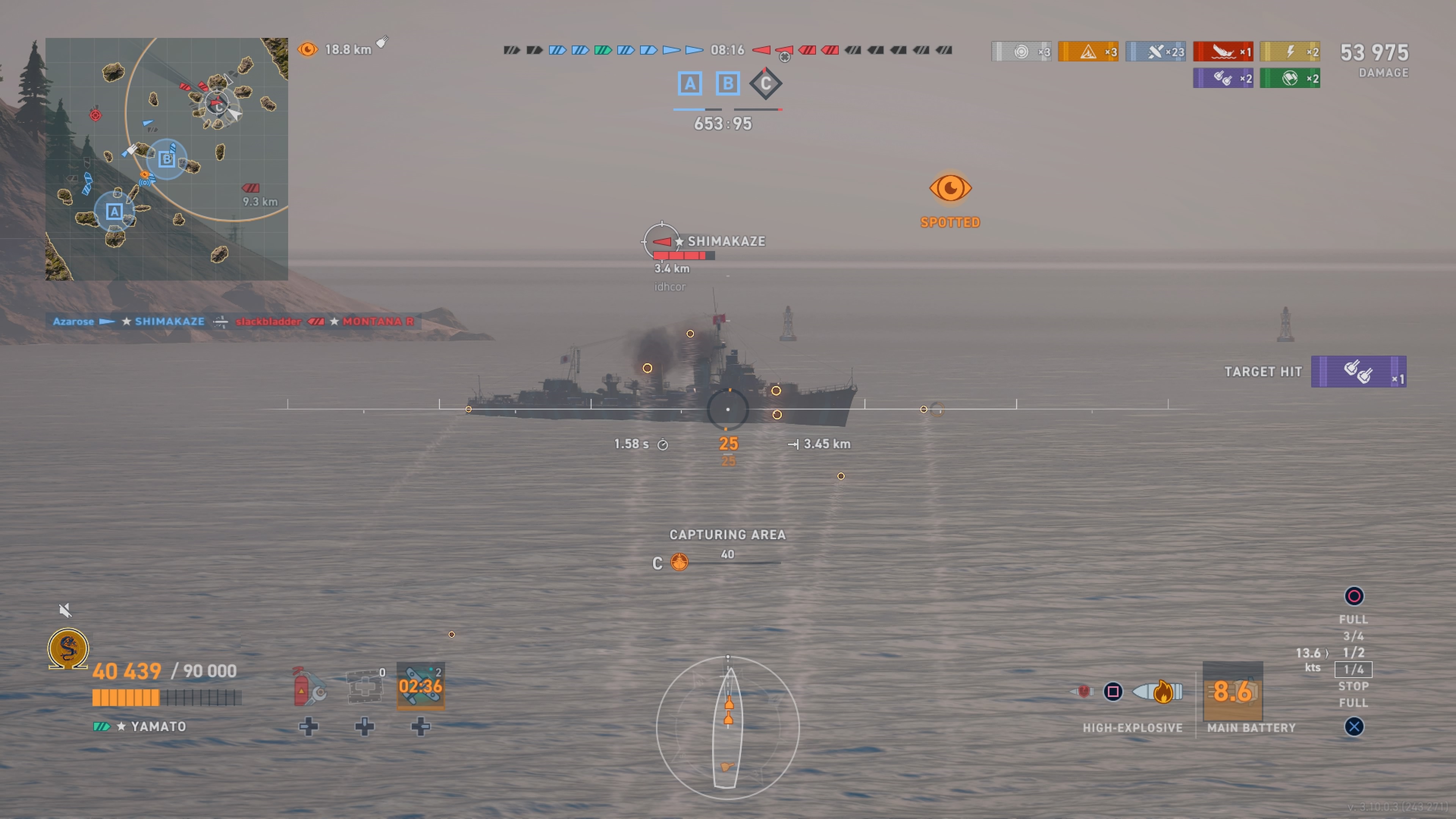Select the contested point C diamond indicator
This screenshot has height=819, width=1456.
pyautogui.click(x=765, y=84)
